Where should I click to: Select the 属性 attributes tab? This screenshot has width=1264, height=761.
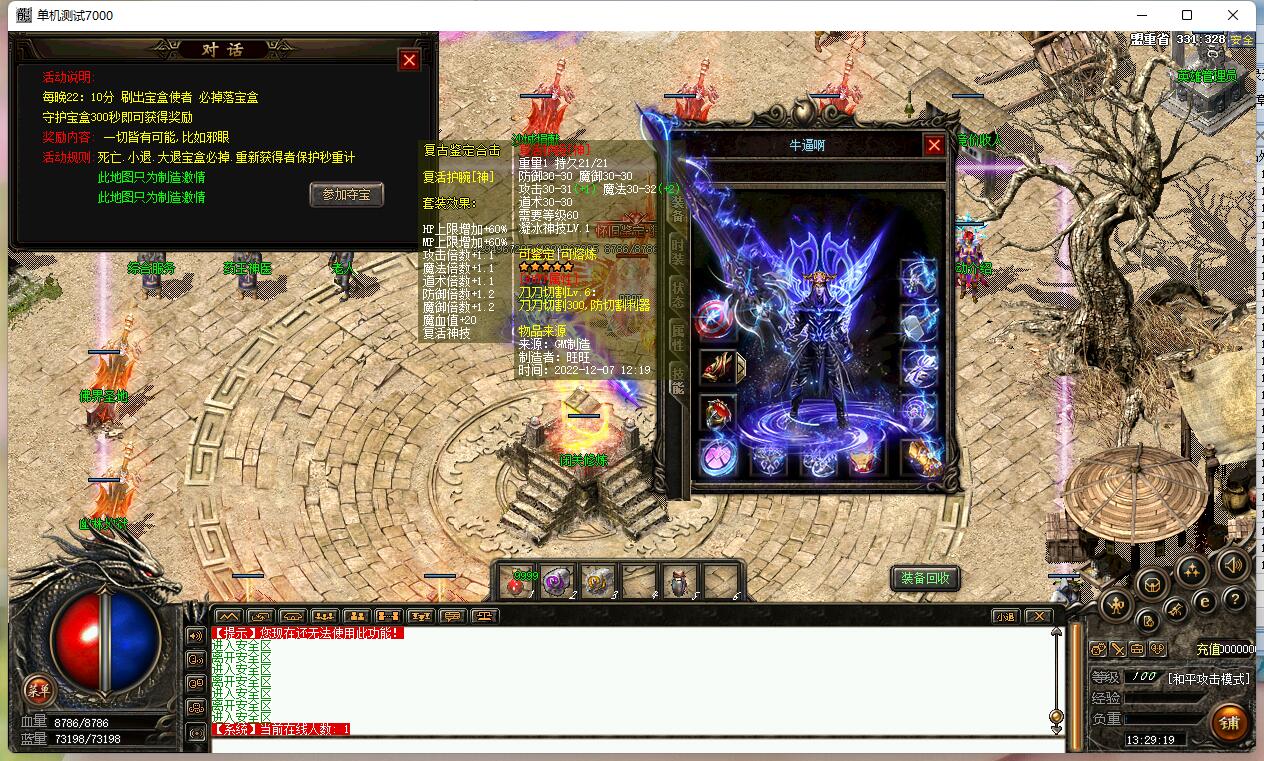(678, 337)
